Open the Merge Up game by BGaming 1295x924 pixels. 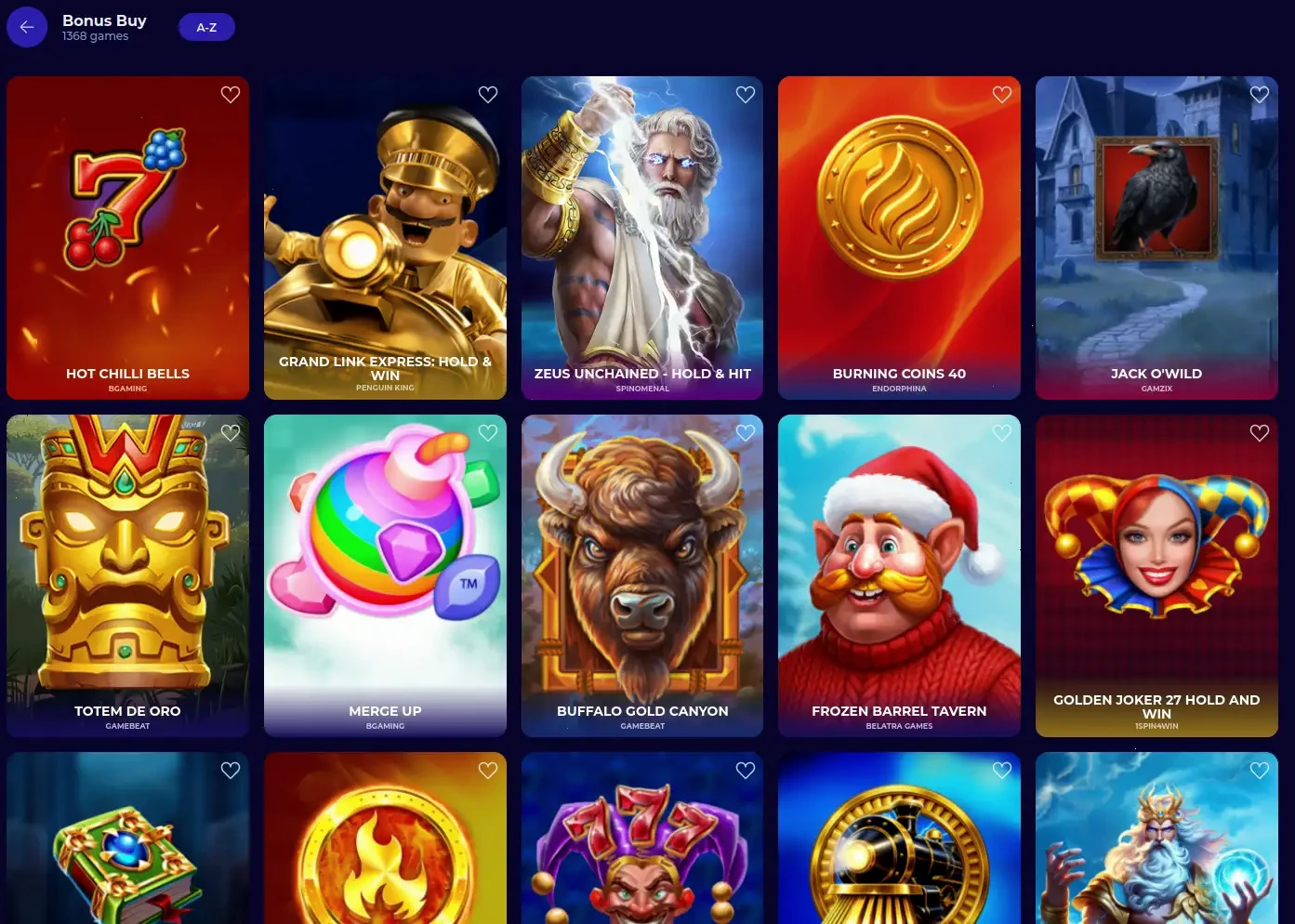coord(385,575)
